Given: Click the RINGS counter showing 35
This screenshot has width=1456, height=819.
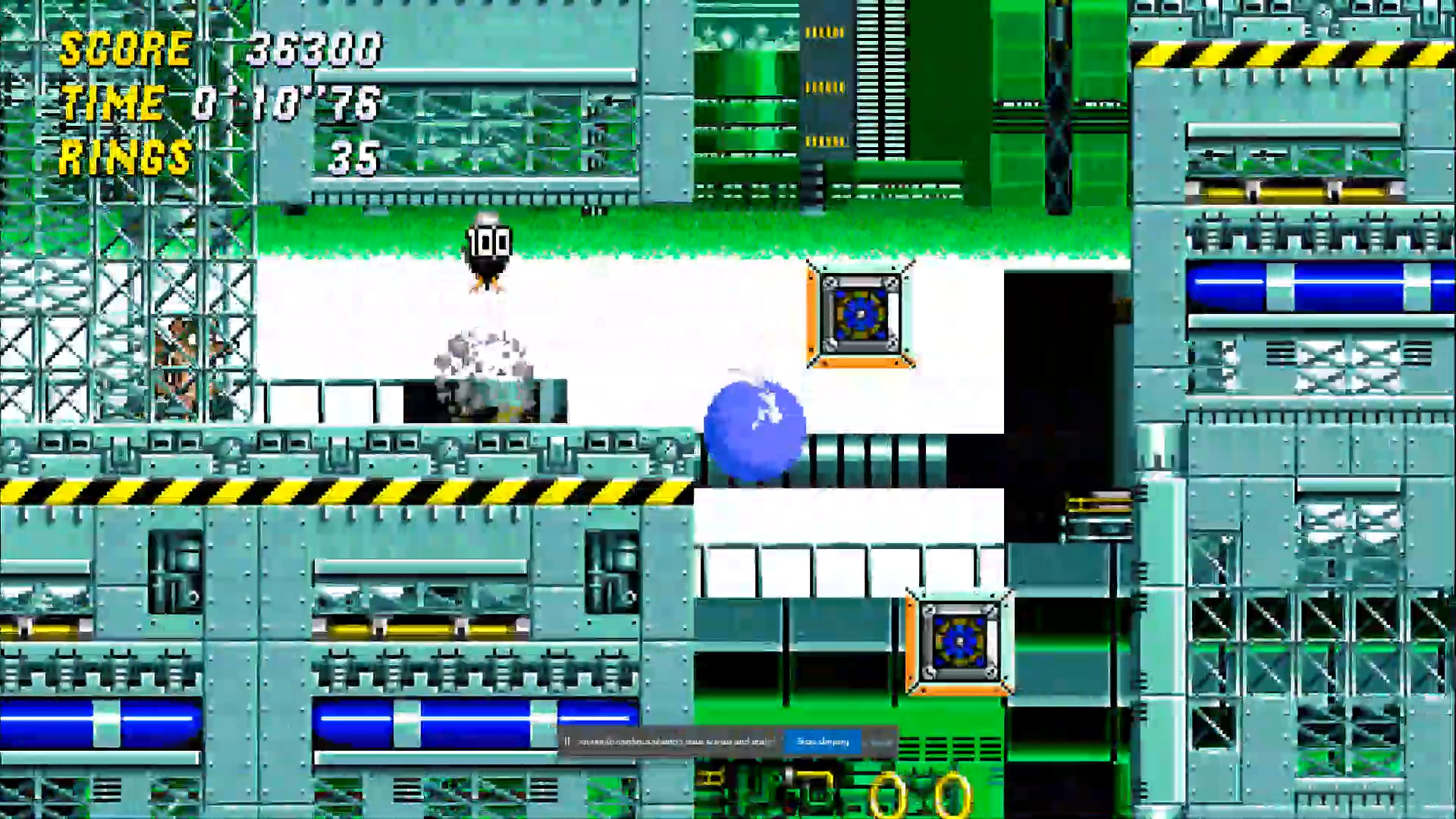Looking at the screenshot, I should (x=356, y=159).
